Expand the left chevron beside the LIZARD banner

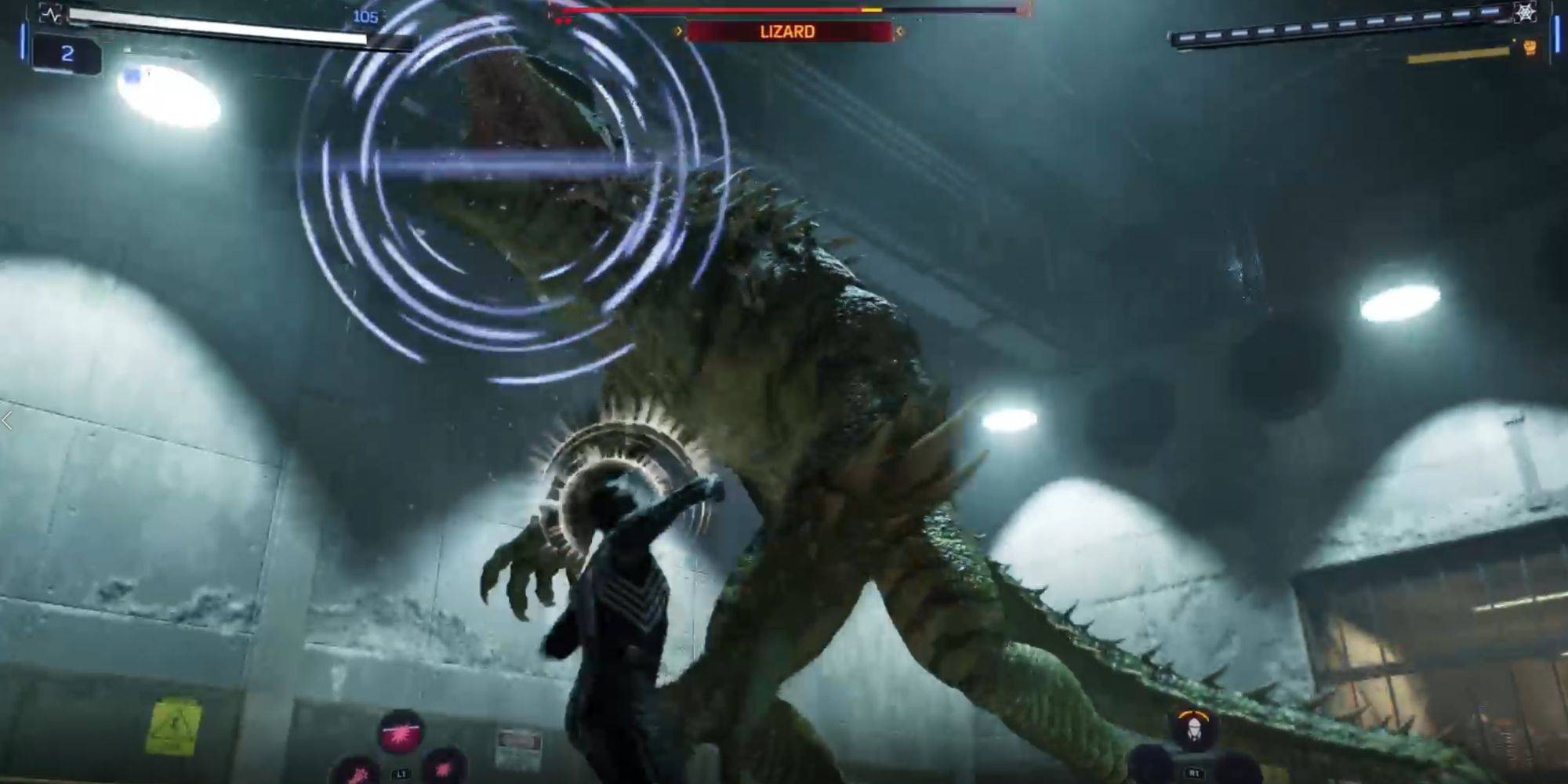(x=679, y=31)
